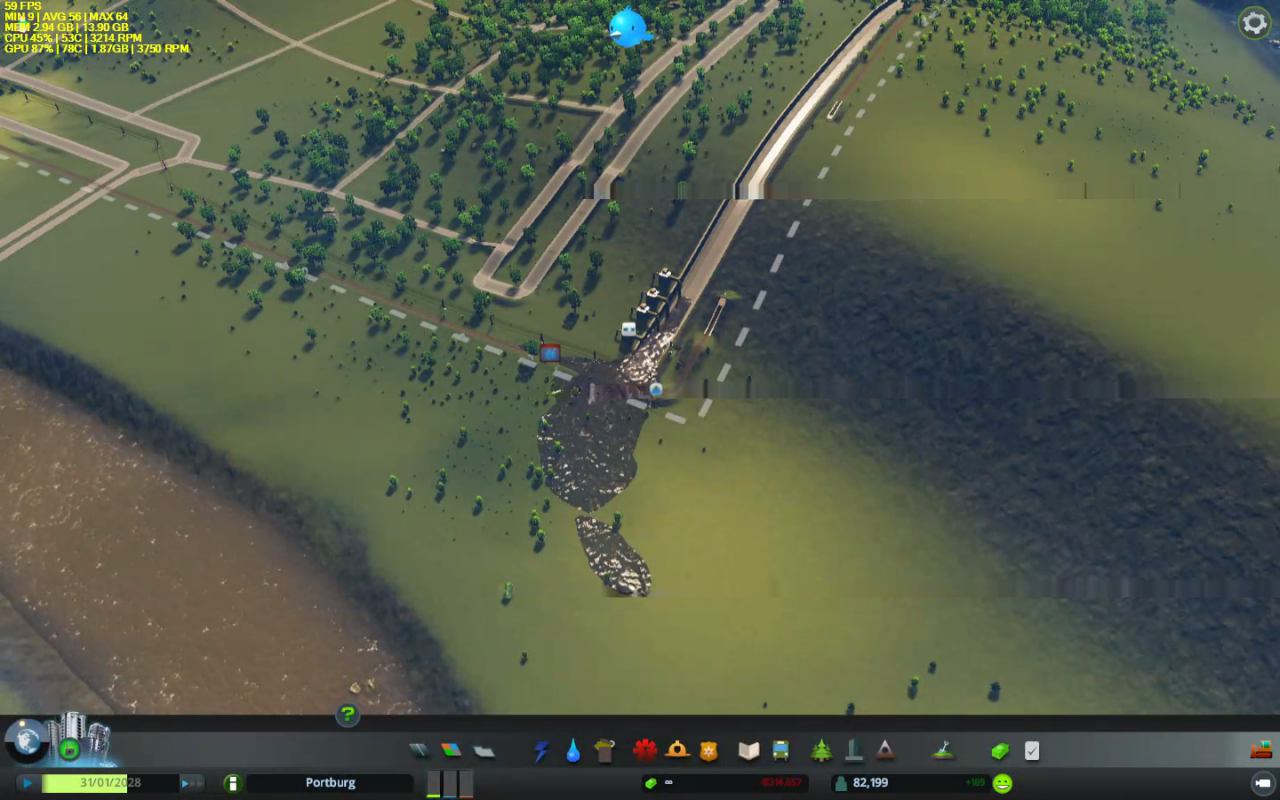Open the Water and Sewage menu
Viewport: 1280px width, 800px height.
[x=573, y=750]
